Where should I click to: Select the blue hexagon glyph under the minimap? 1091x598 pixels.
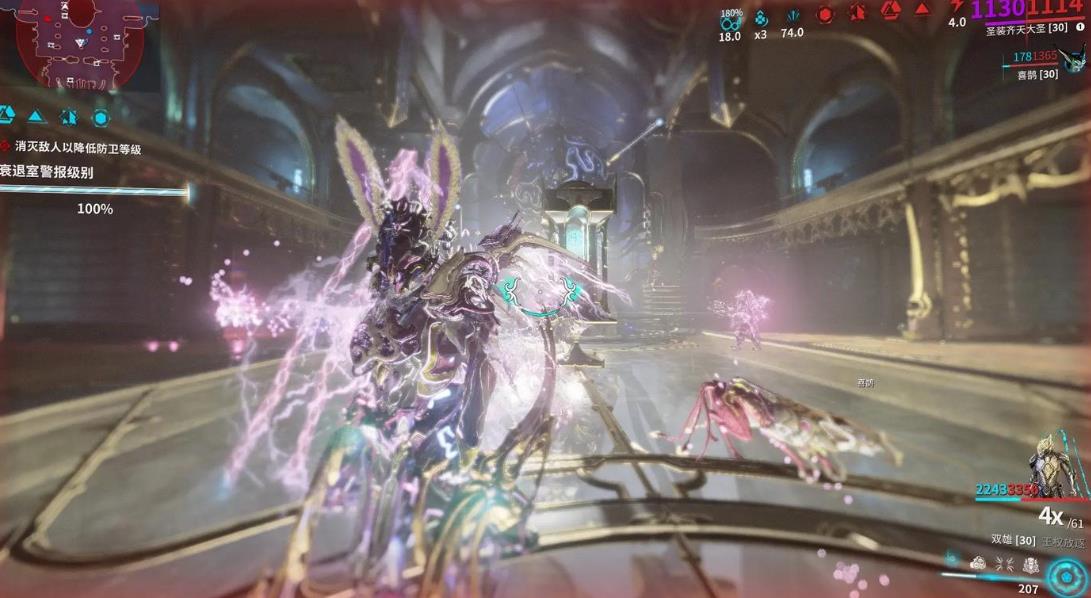pos(100,117)
